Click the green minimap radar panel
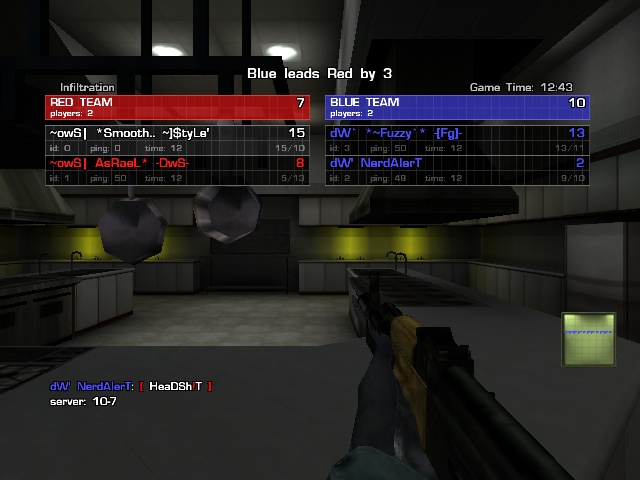The height and width of the screenshot is (480, 640). tap(587, 339)
